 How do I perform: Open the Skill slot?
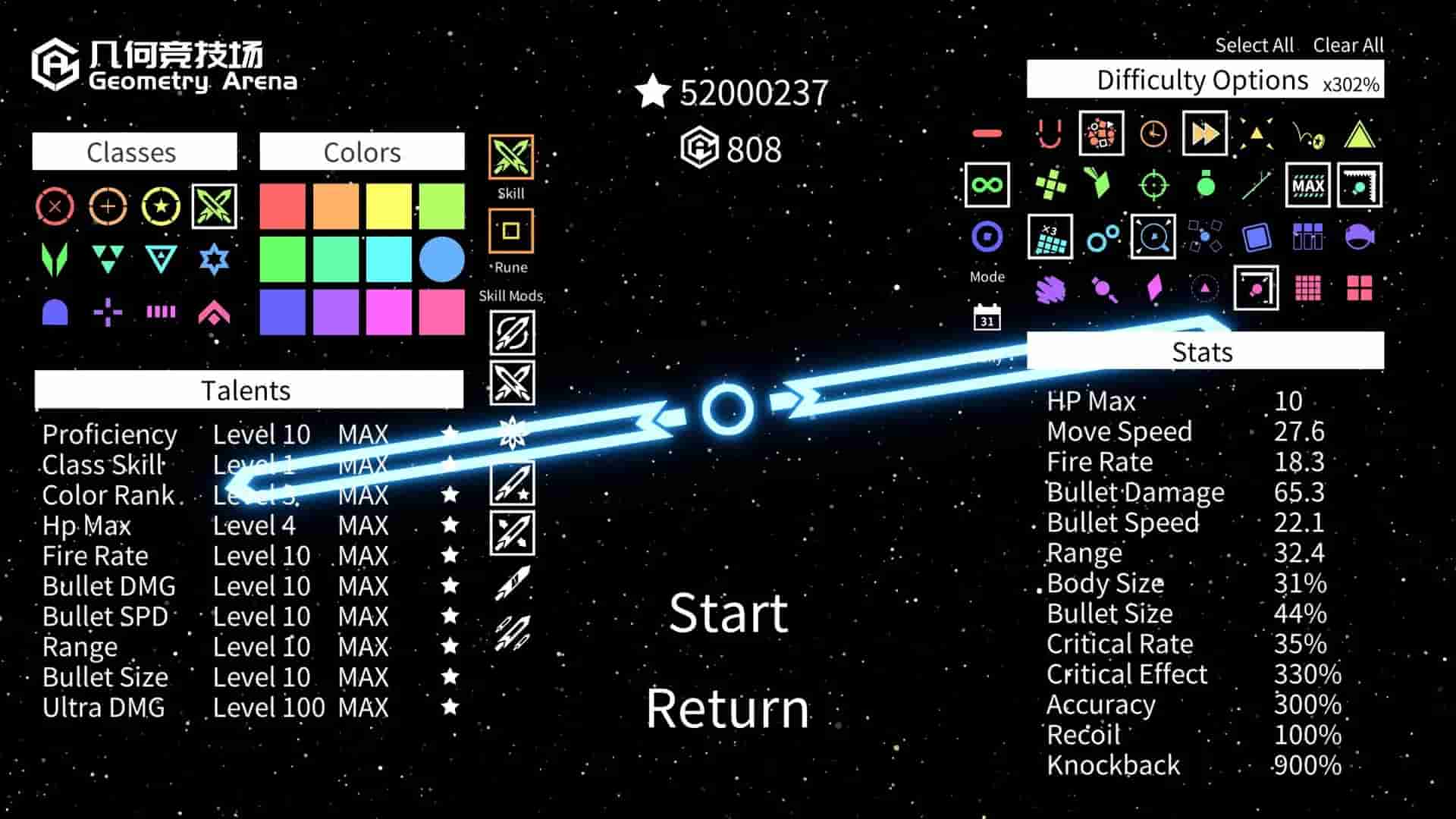point(511,158)
